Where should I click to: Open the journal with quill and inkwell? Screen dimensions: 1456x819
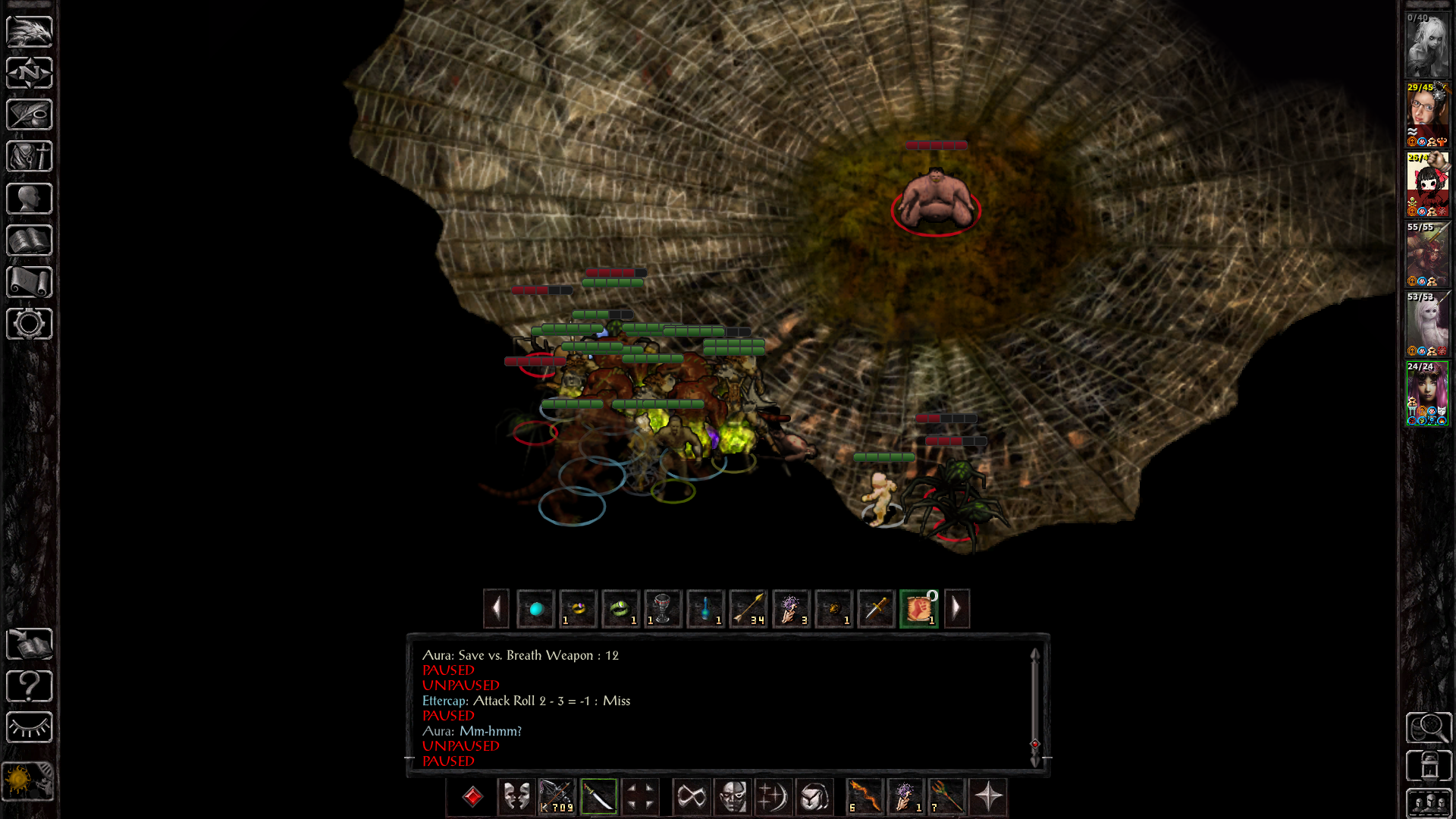coord(29,115)
